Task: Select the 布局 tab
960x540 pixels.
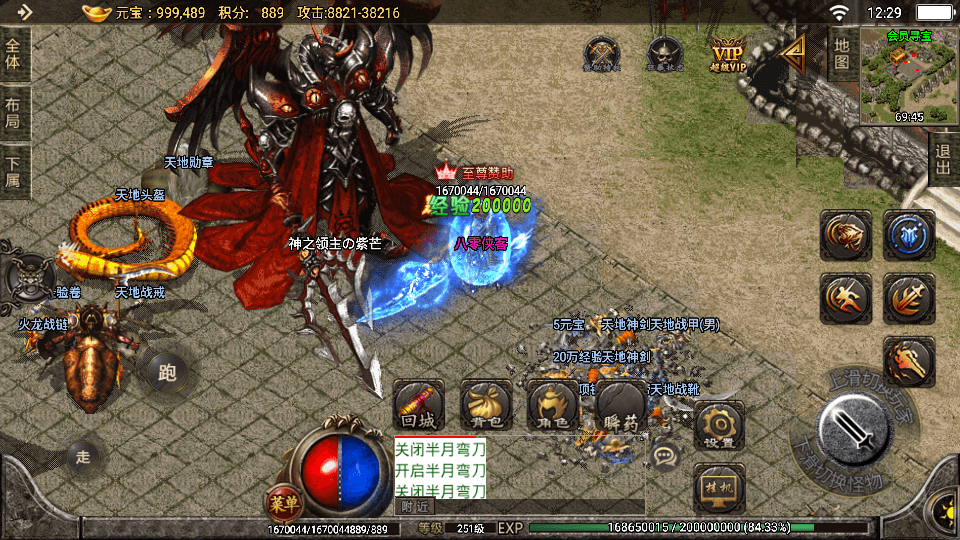Action: click(x=13, y=113)
